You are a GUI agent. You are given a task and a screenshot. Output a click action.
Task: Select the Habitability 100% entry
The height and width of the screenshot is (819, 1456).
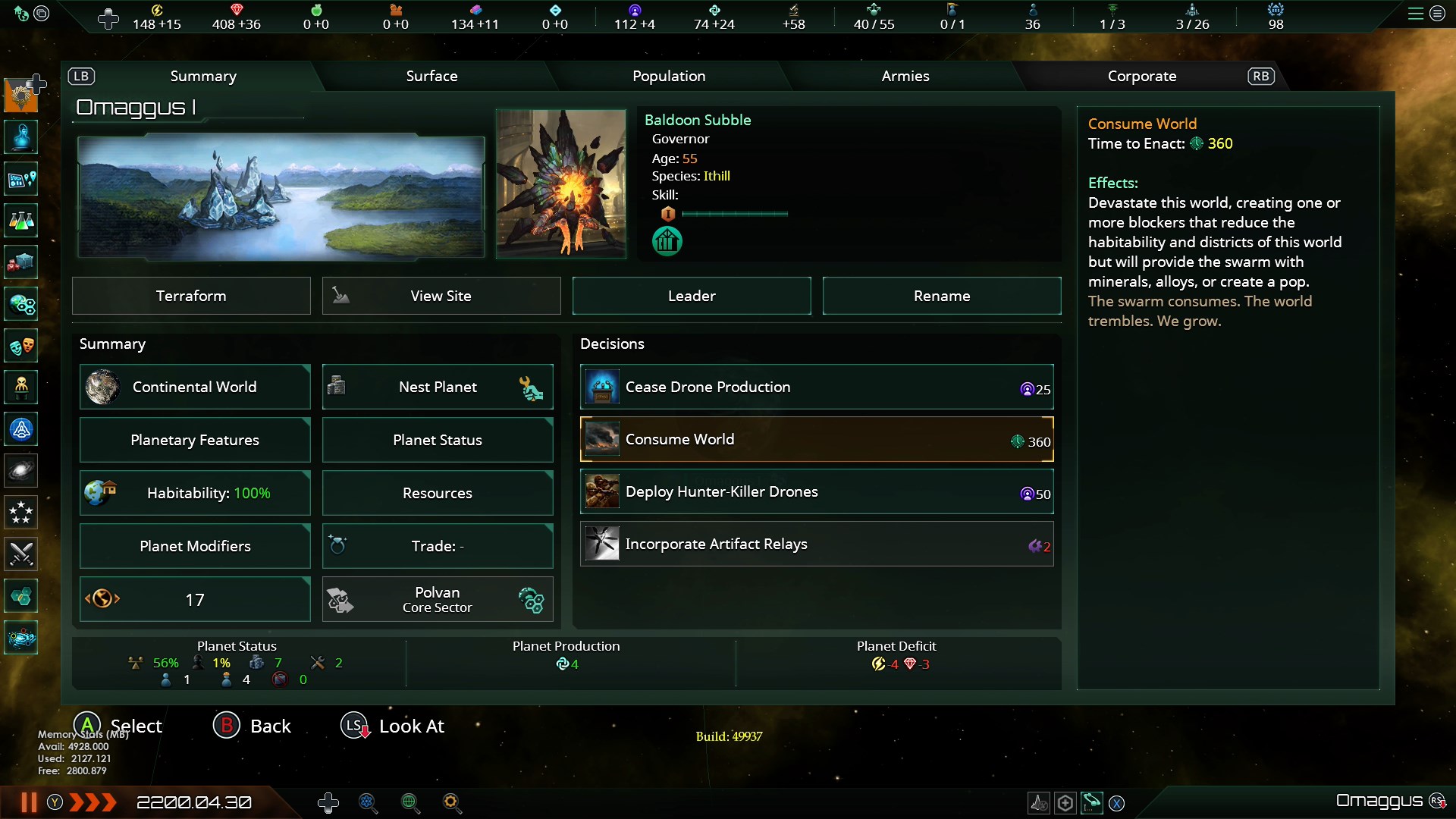pos(195,493)
